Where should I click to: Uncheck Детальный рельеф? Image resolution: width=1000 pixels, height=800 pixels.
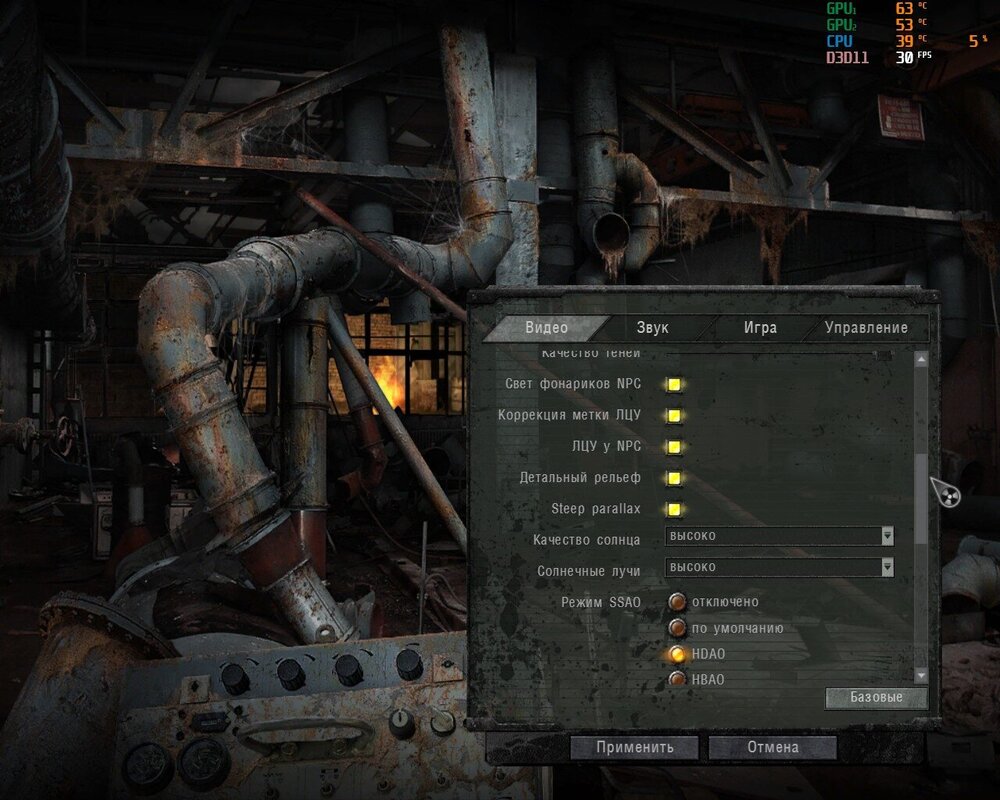(675, 478)
